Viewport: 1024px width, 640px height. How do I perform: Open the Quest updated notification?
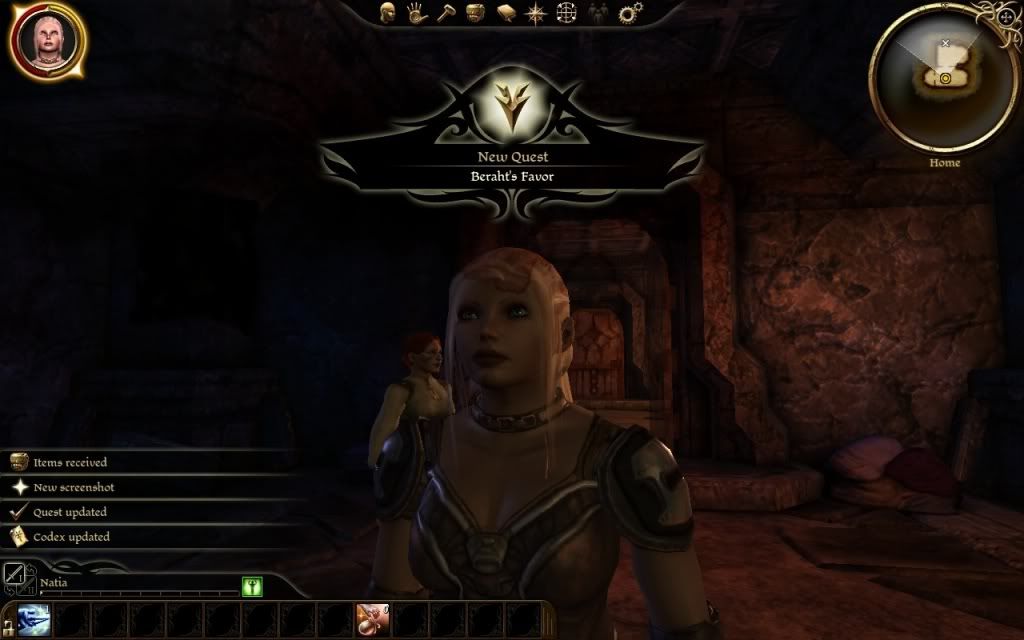(x=70, y=512)
